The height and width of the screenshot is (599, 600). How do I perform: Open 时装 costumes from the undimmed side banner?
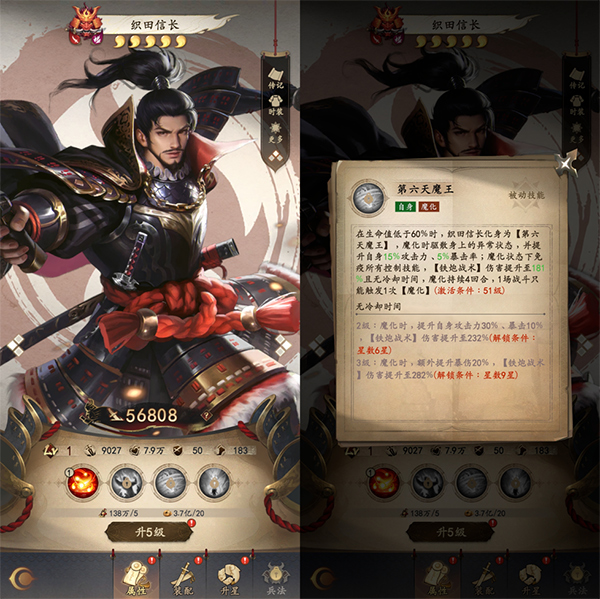pos(277,103)
